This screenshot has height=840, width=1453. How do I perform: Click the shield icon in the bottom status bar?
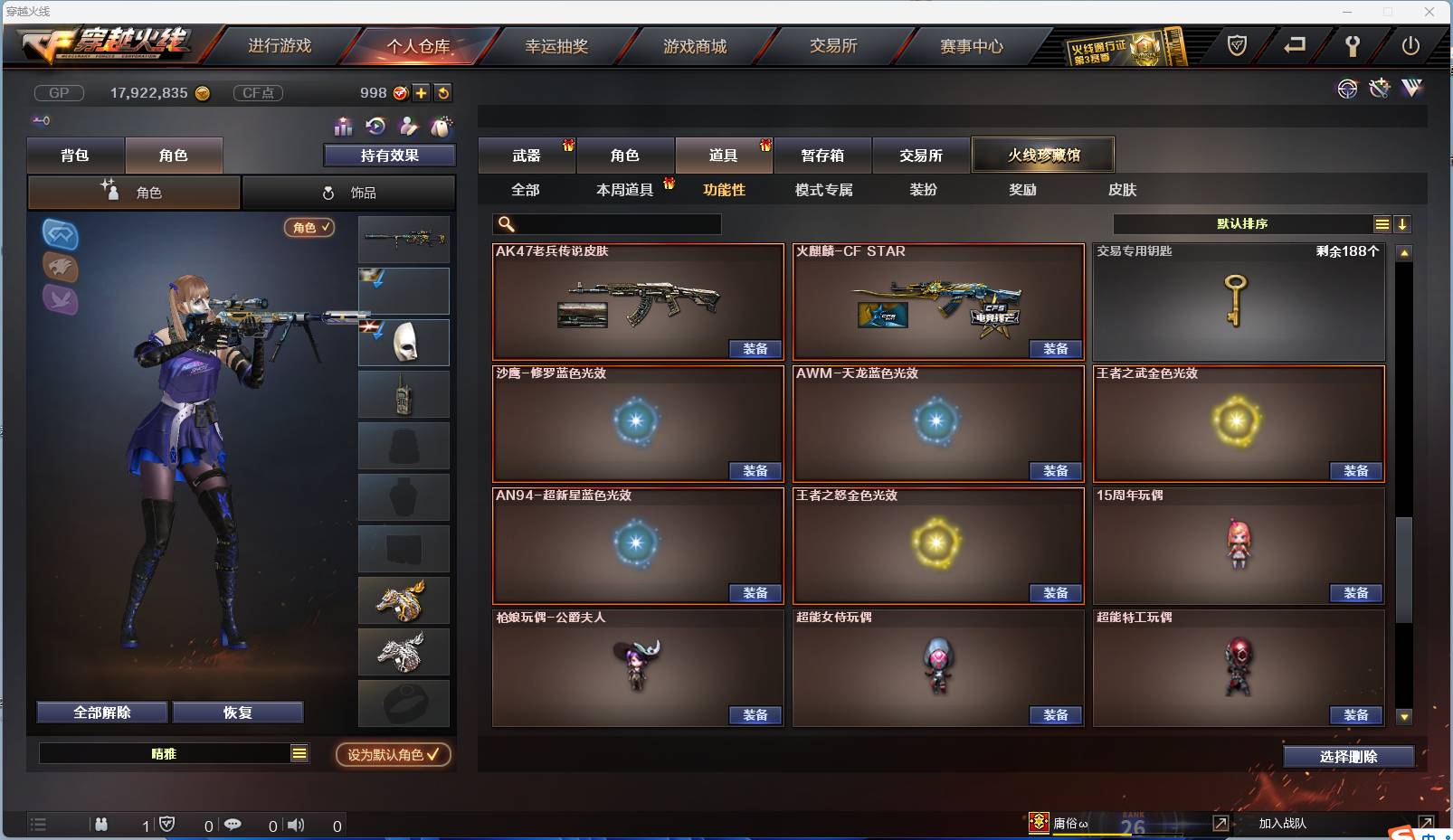point(165,825)
